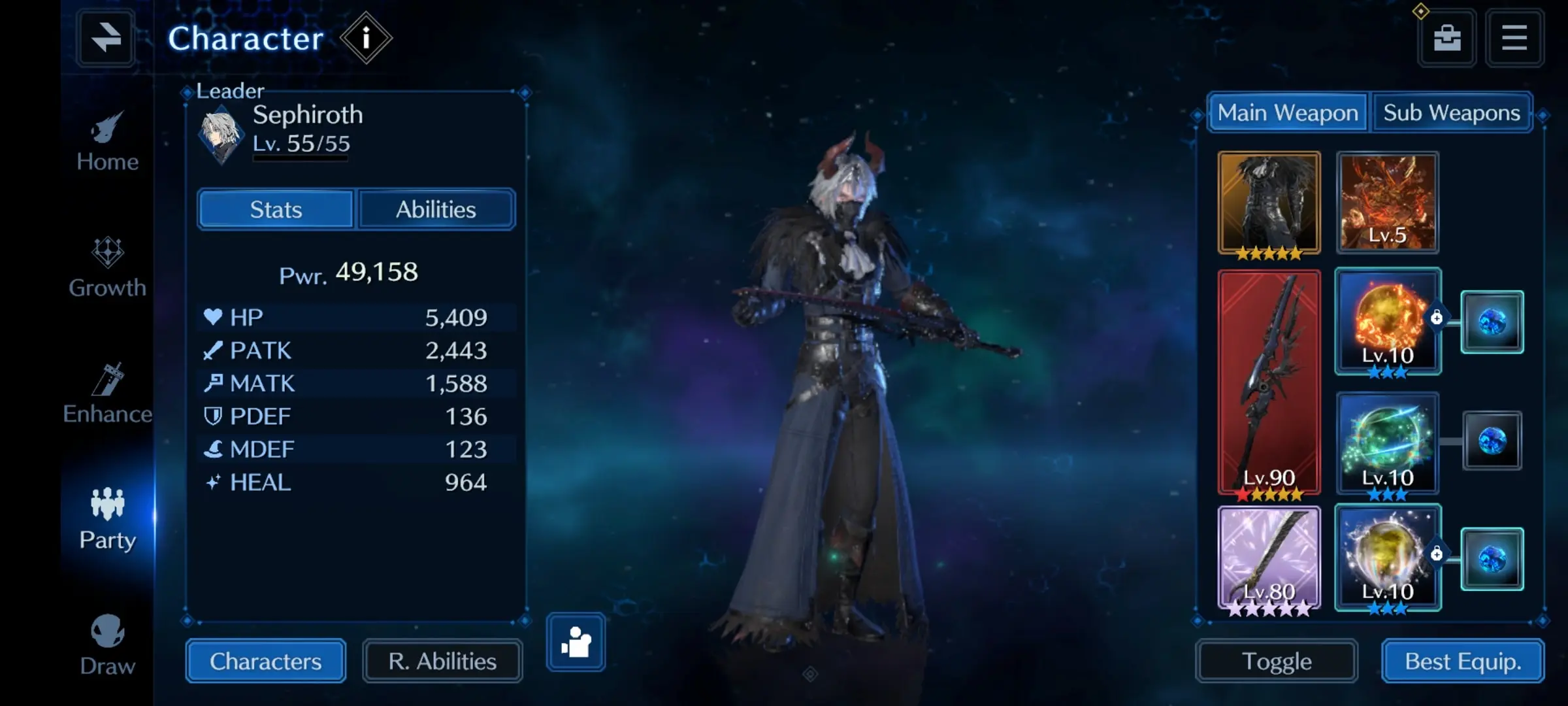The image size is (1568, 706).
Task: Open the hamburger menu
Action: (x=1514, y=38)
